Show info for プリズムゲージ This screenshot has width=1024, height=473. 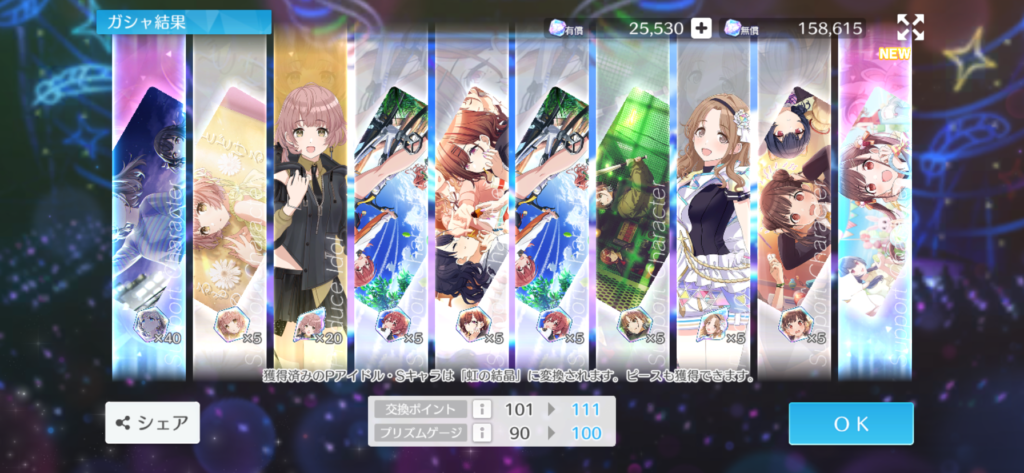(x=479, y=432)
